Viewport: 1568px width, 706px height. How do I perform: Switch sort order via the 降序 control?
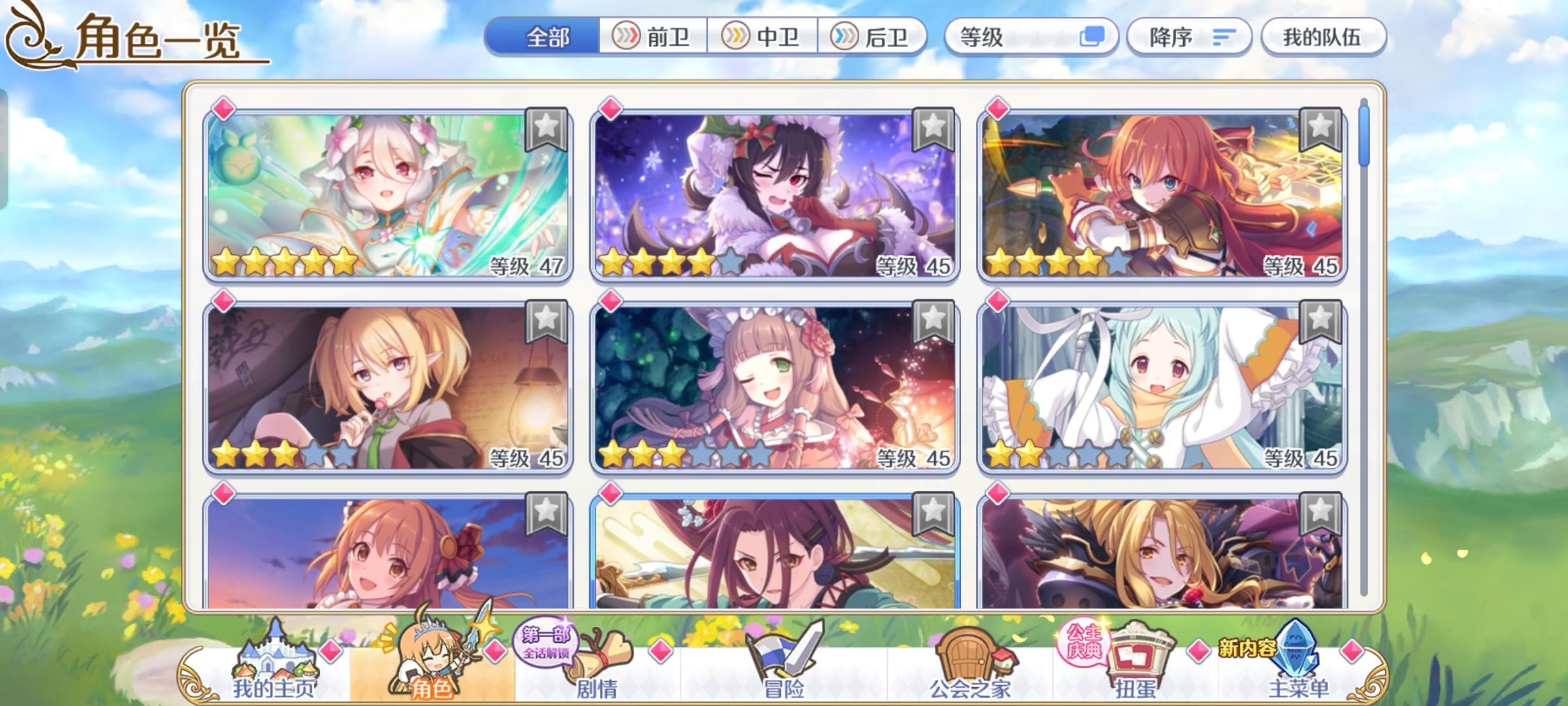coord(1189,37)
